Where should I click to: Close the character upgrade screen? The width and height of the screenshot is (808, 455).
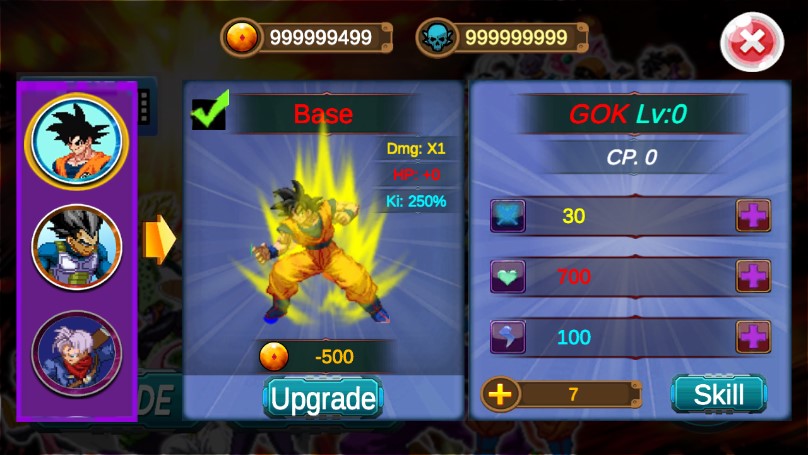tap(751, 41)
